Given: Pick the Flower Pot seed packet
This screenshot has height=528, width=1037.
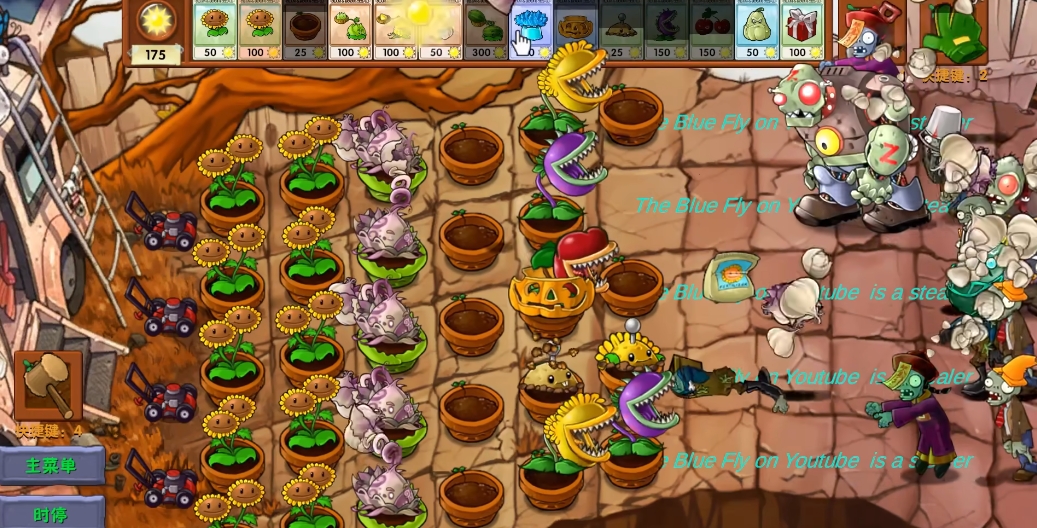Looking at the screenshot, I should pos(304,30).
